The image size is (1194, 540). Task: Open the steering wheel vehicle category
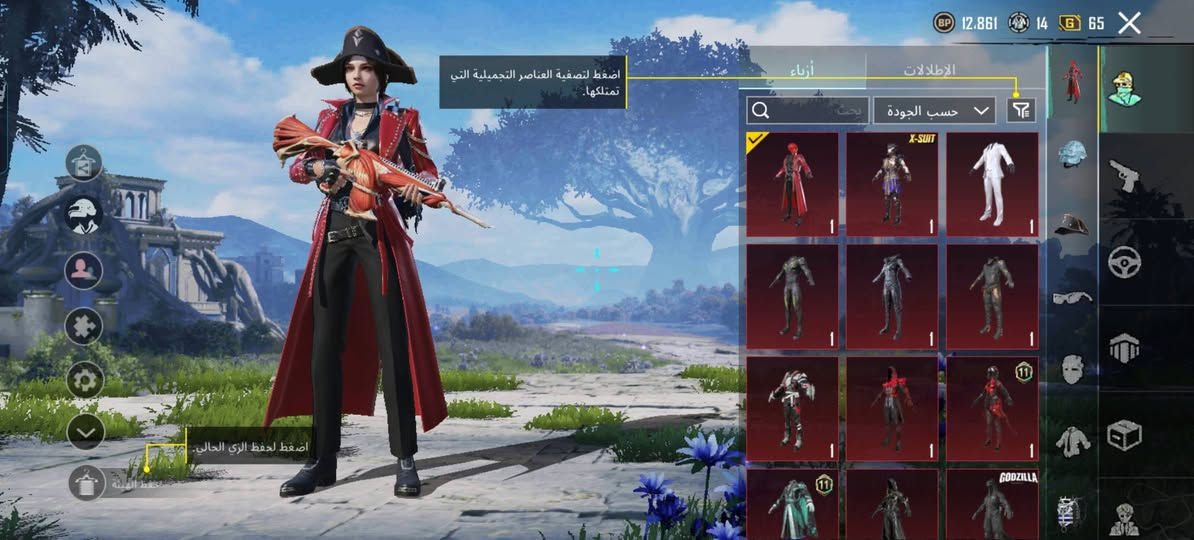(1125, 262)
